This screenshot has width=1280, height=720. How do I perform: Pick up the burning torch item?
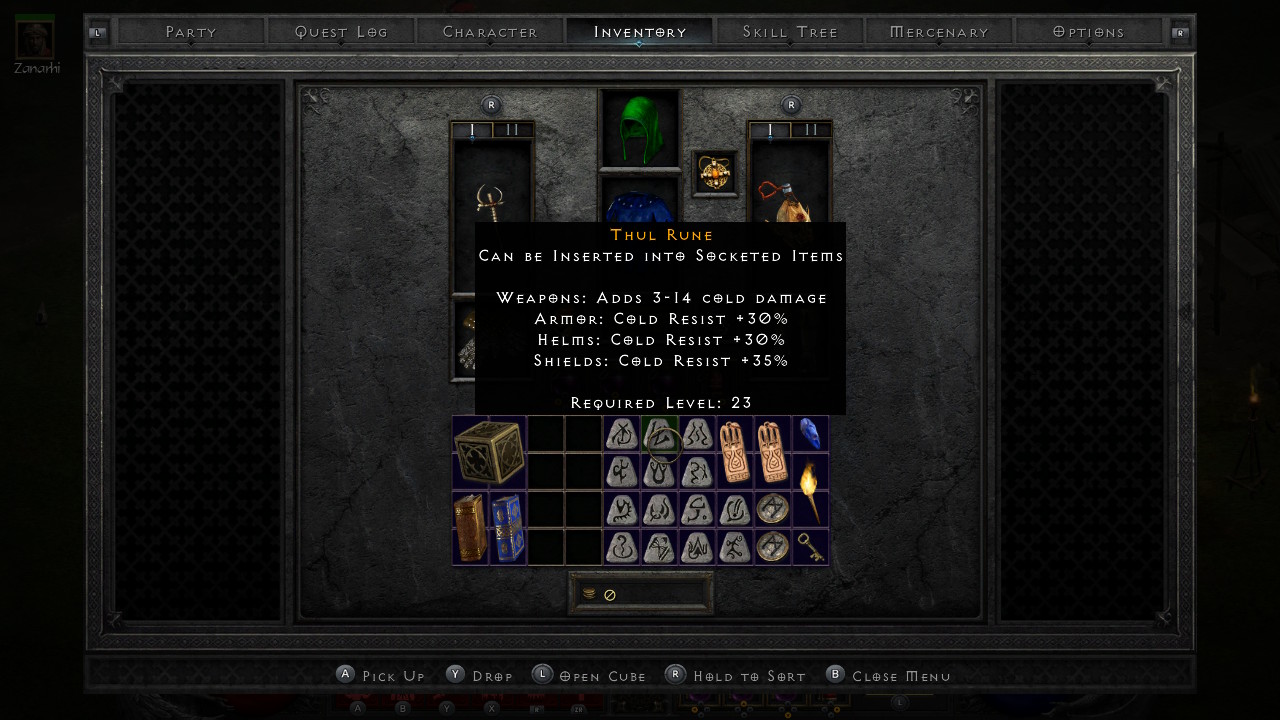point(810,490)
